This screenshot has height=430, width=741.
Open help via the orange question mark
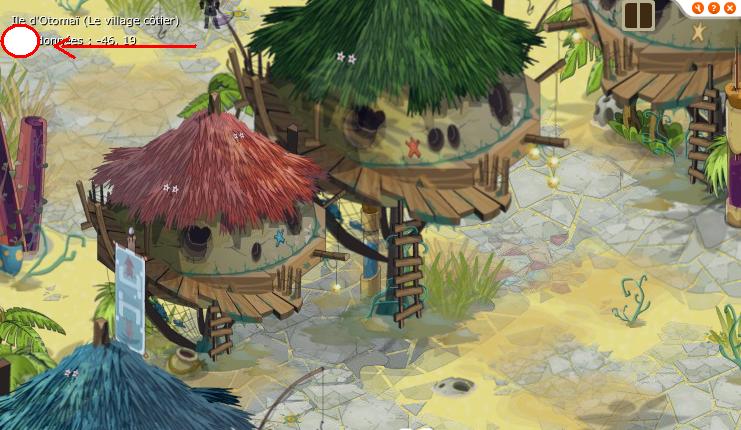click(714, 7)
